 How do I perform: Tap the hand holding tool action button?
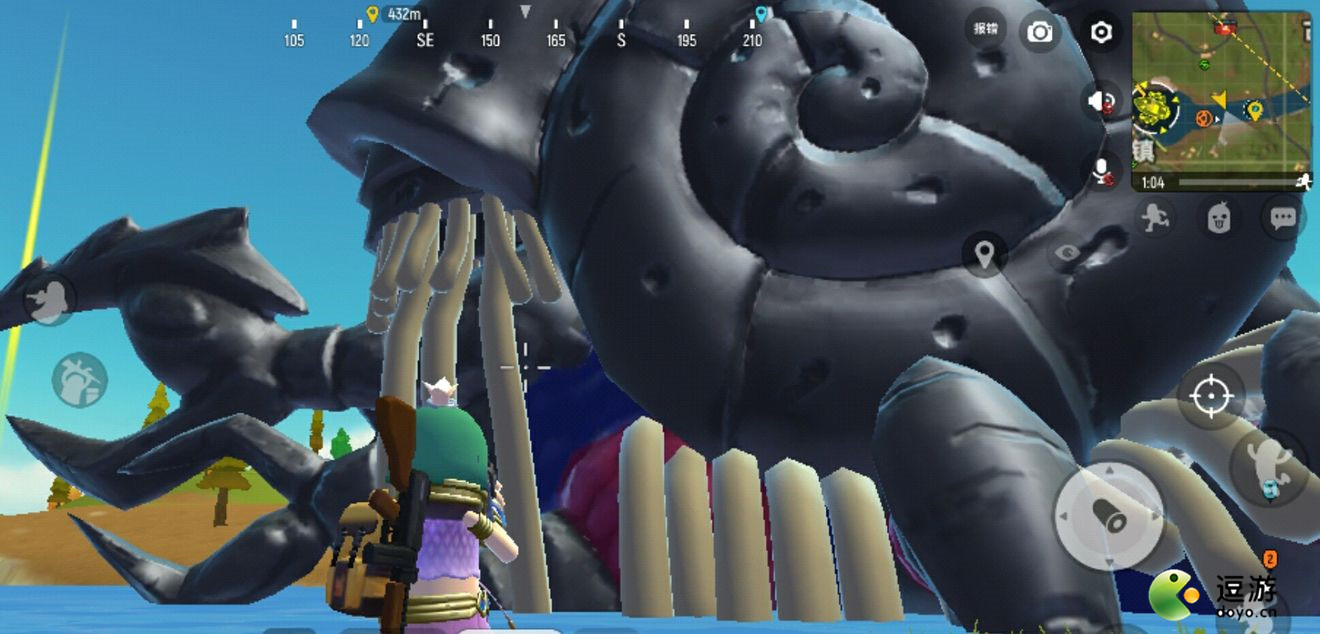click(x=80, y=379)
